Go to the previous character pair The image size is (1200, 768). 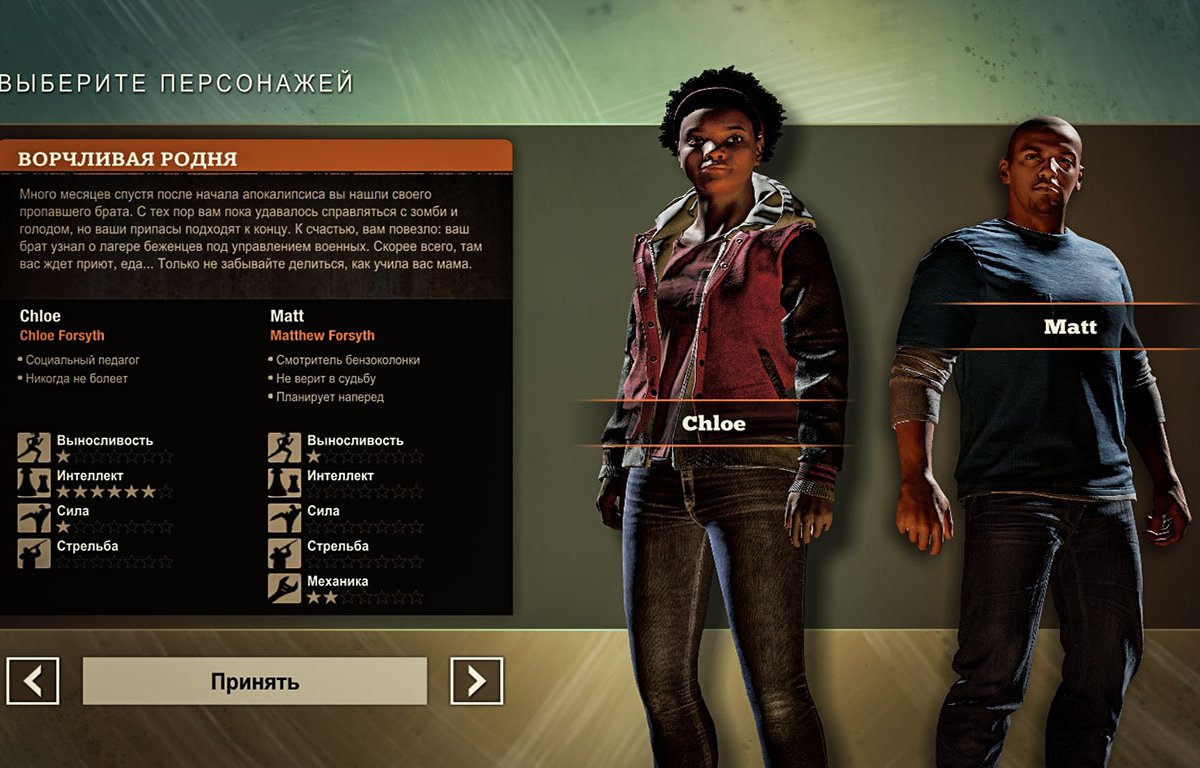(33, 681)
